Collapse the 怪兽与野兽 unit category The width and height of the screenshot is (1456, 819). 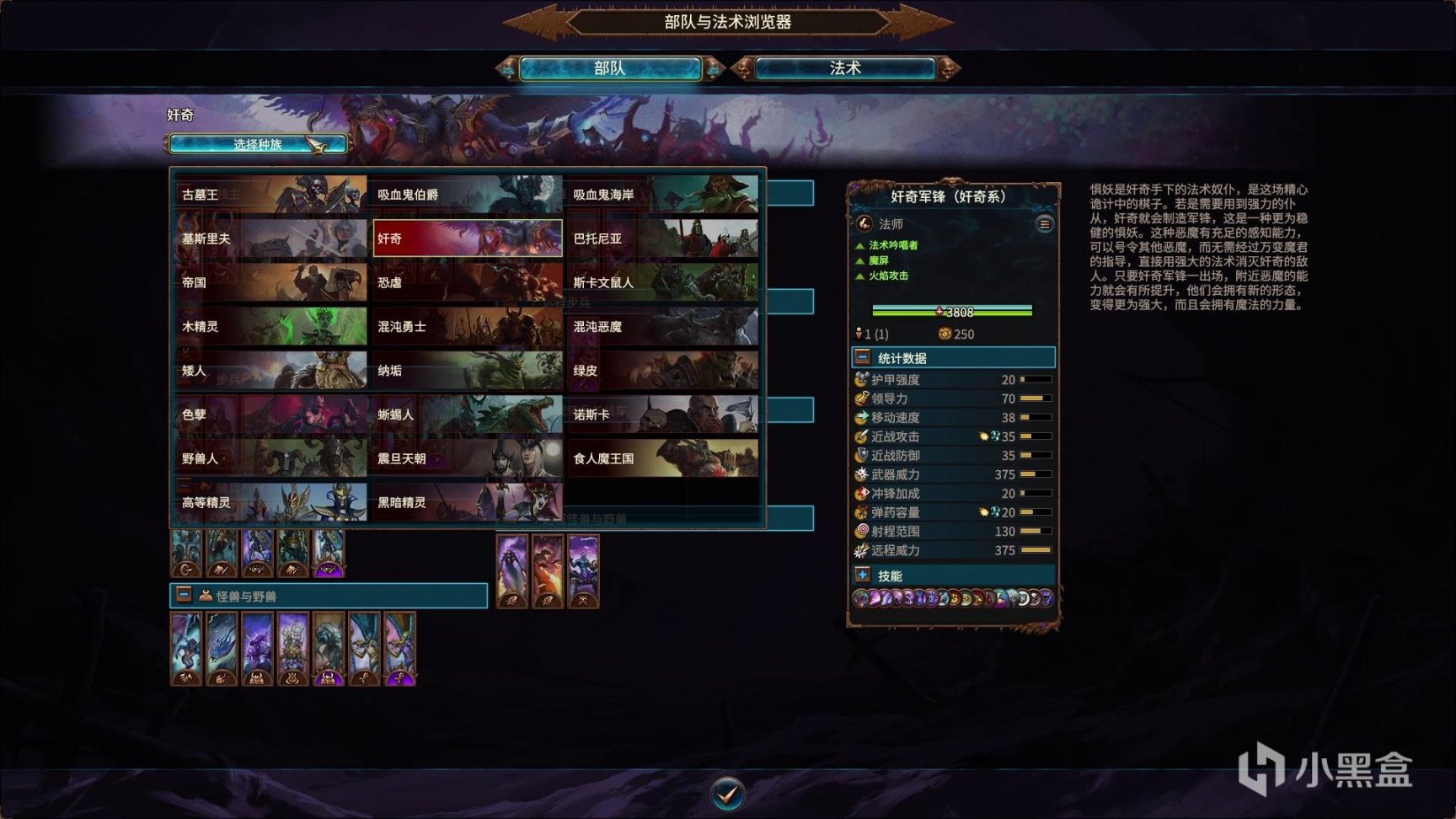pyautogui.click(x=182, y=596)
